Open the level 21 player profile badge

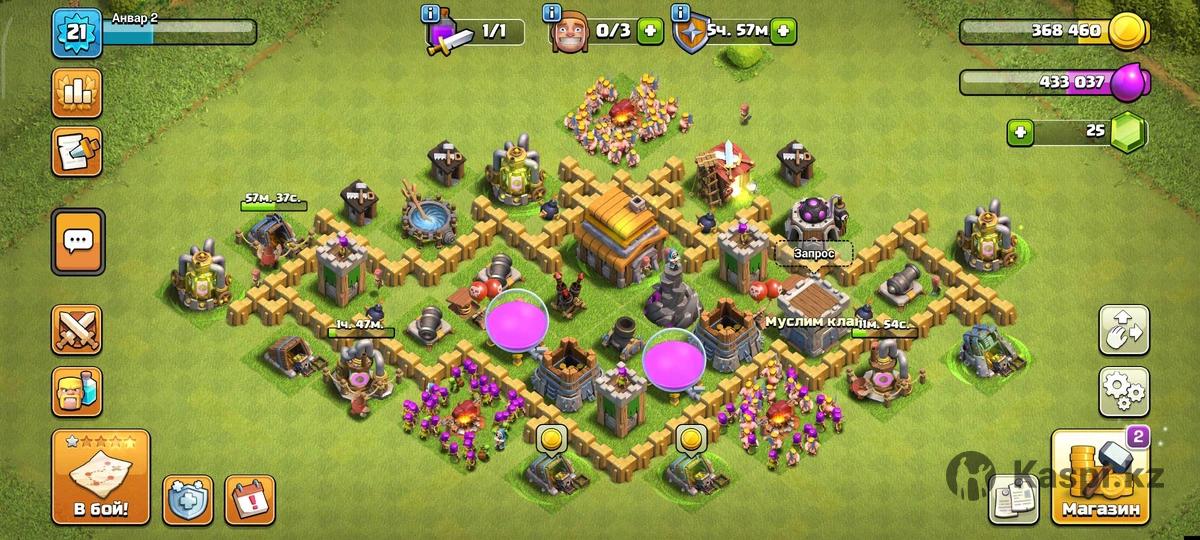point(76,33)
